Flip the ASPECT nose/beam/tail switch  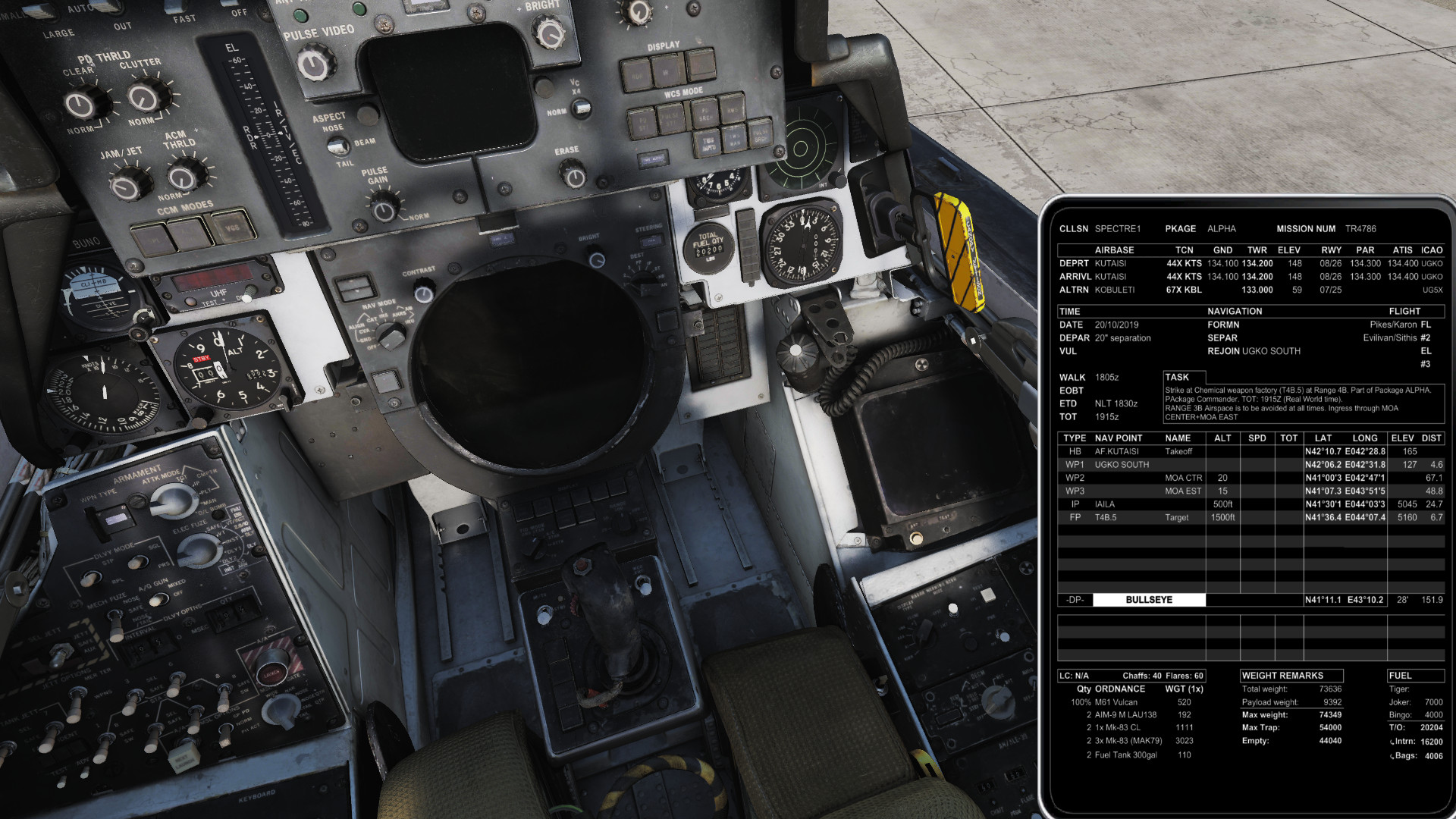pyautogui.click(x=339, y=145)
